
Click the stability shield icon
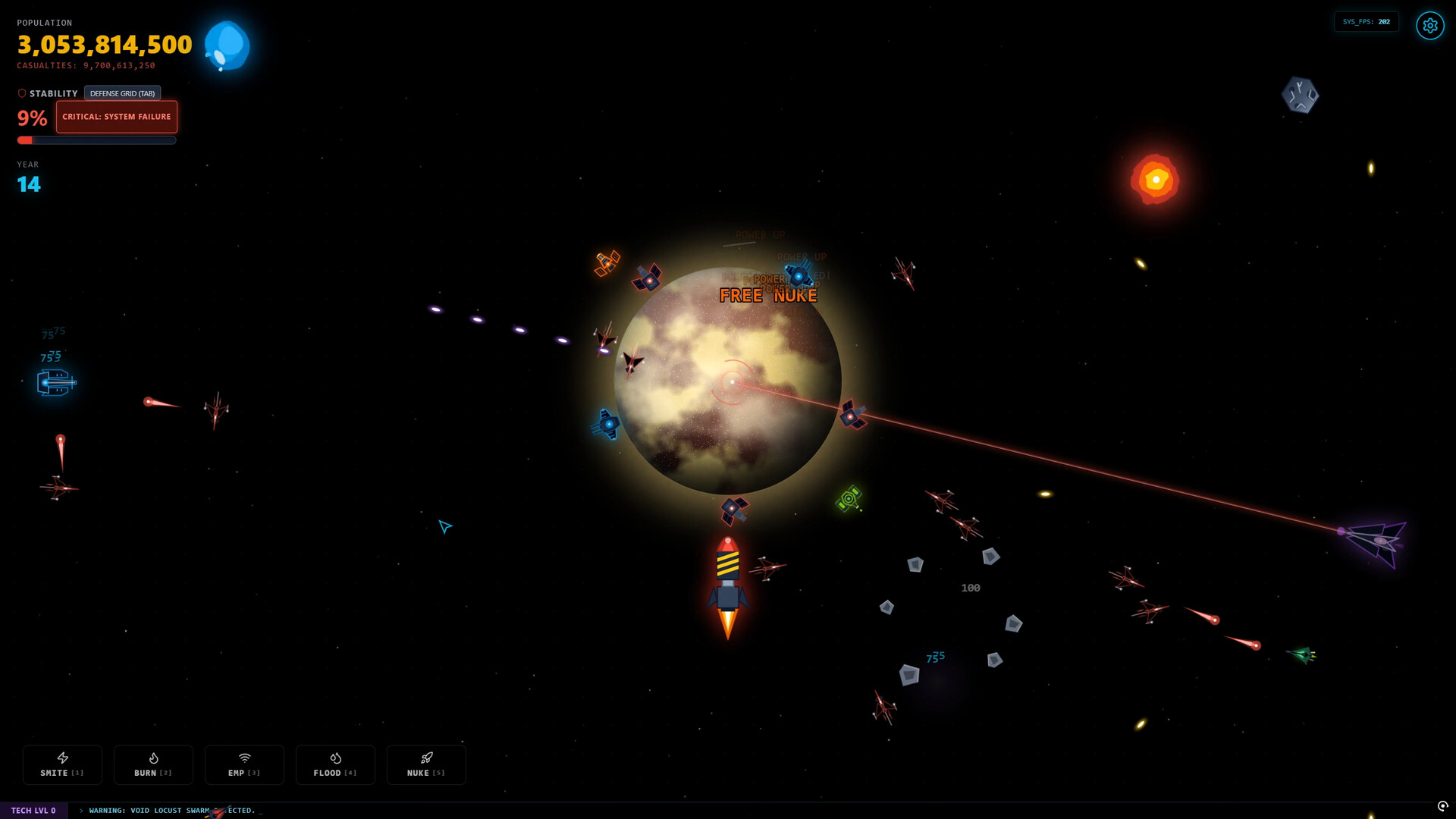[x=20, y=93]
